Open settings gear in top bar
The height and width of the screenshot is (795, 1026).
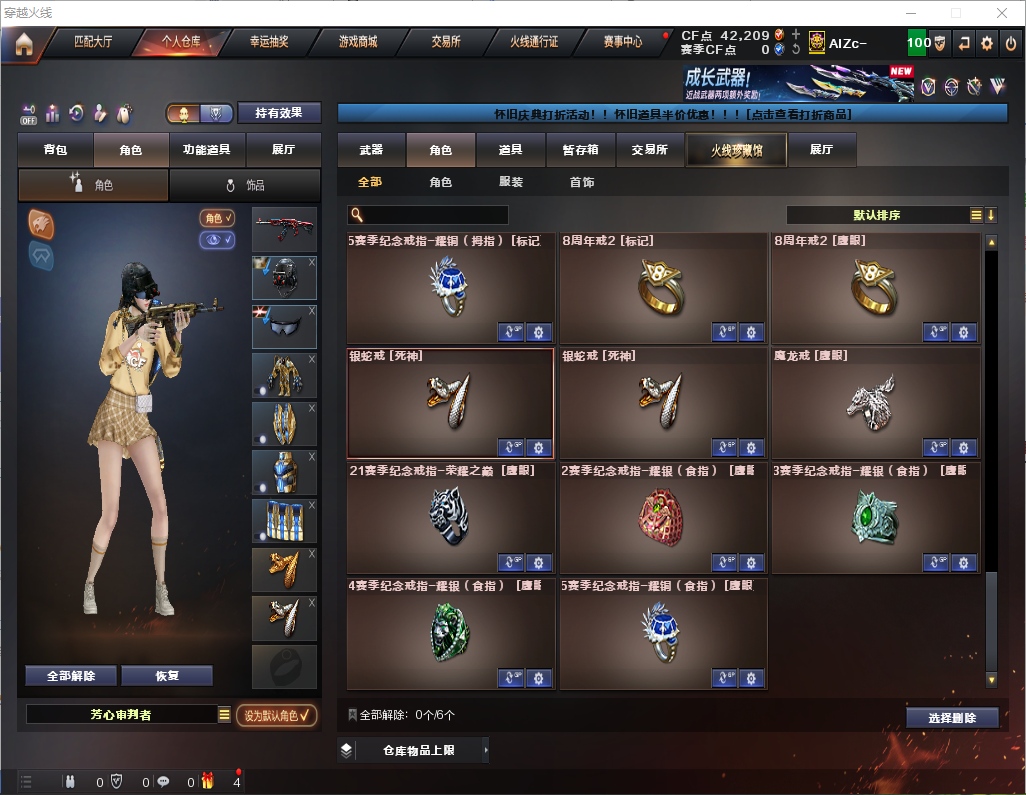[x=987, y=43]
